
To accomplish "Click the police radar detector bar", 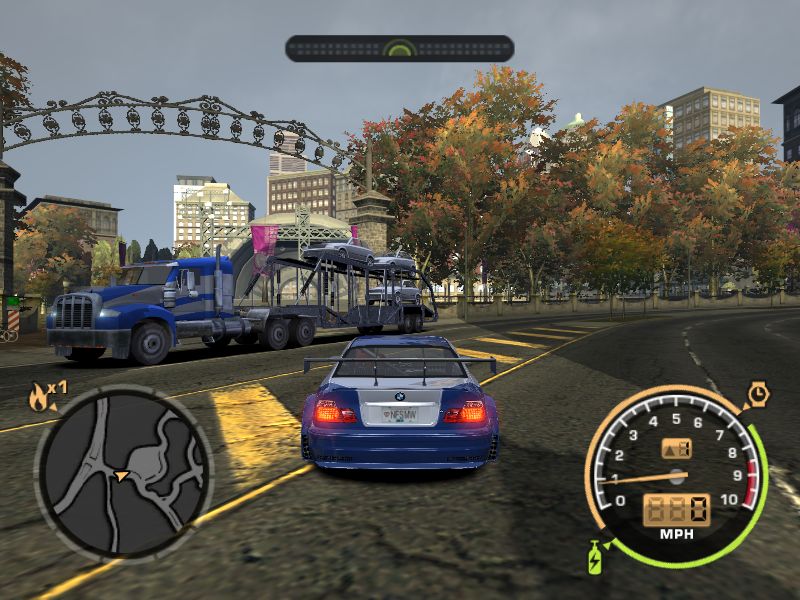I will (x=399, y=48).
